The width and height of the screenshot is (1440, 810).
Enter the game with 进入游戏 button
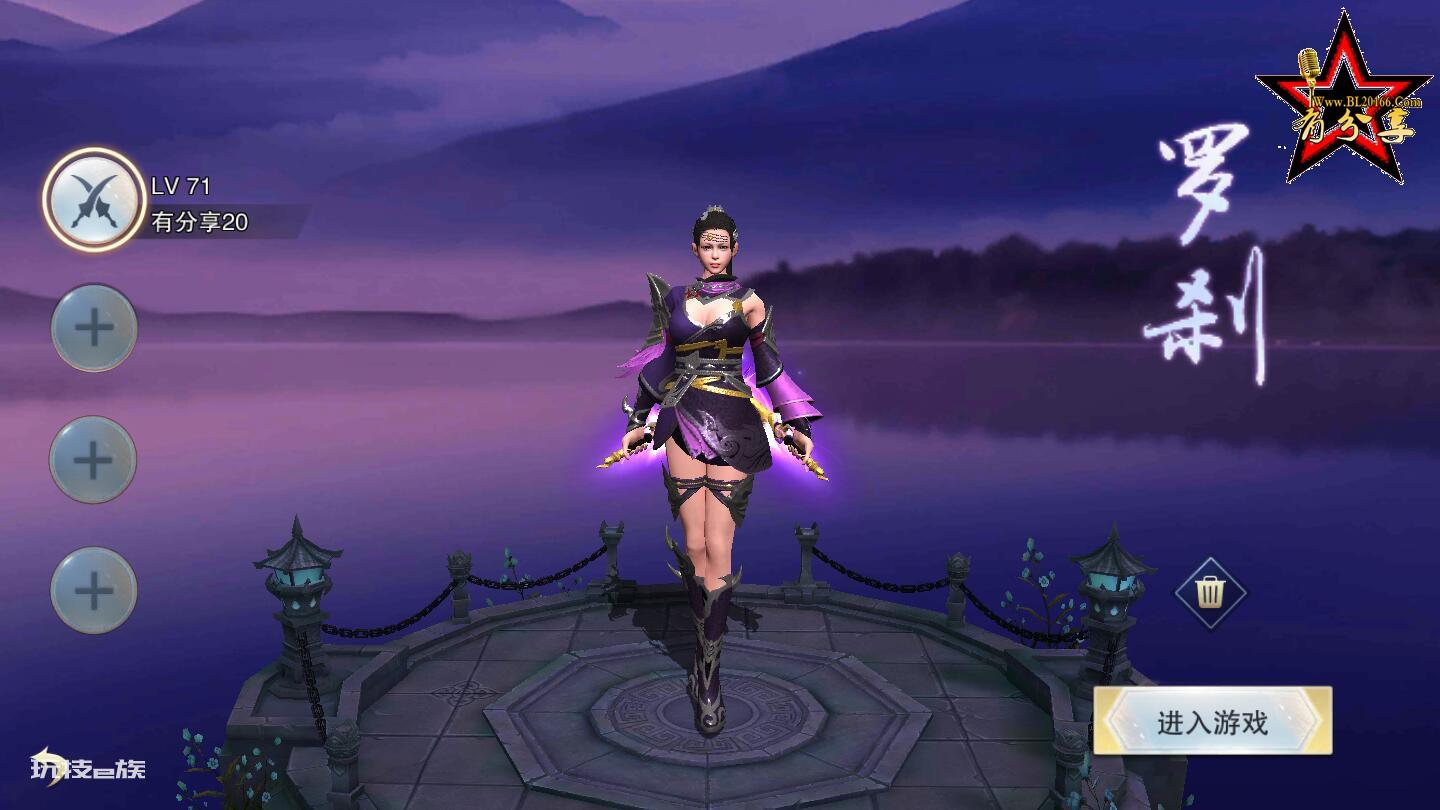[1212, 721]
